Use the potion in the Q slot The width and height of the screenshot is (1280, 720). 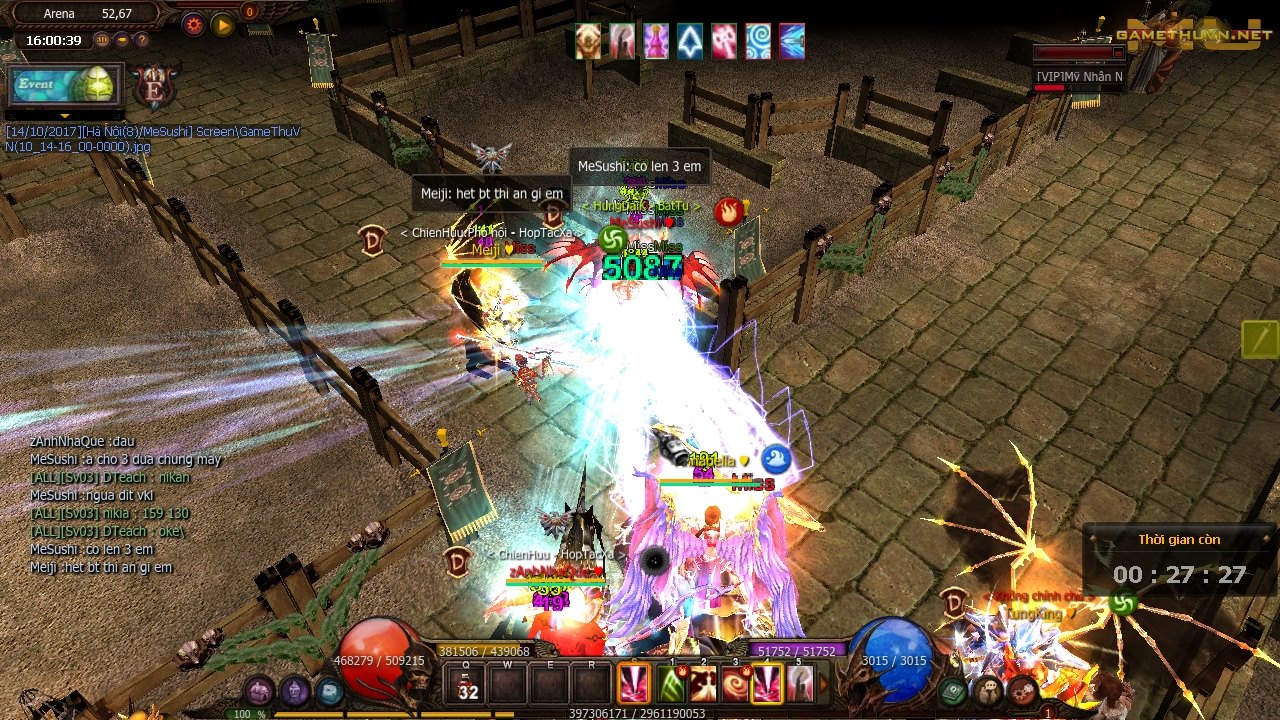467,686
